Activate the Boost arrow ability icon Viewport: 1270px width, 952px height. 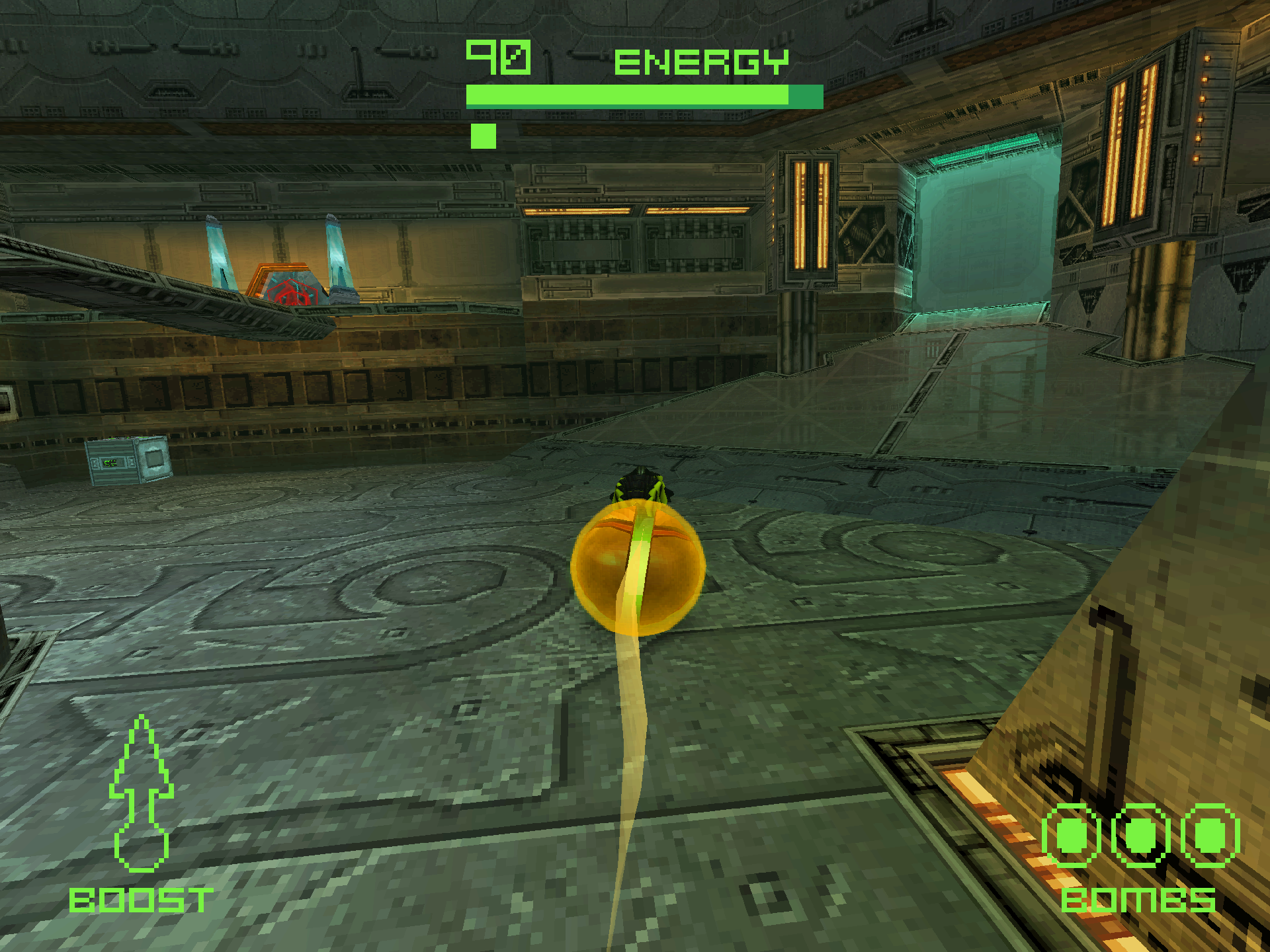(141, 793)
